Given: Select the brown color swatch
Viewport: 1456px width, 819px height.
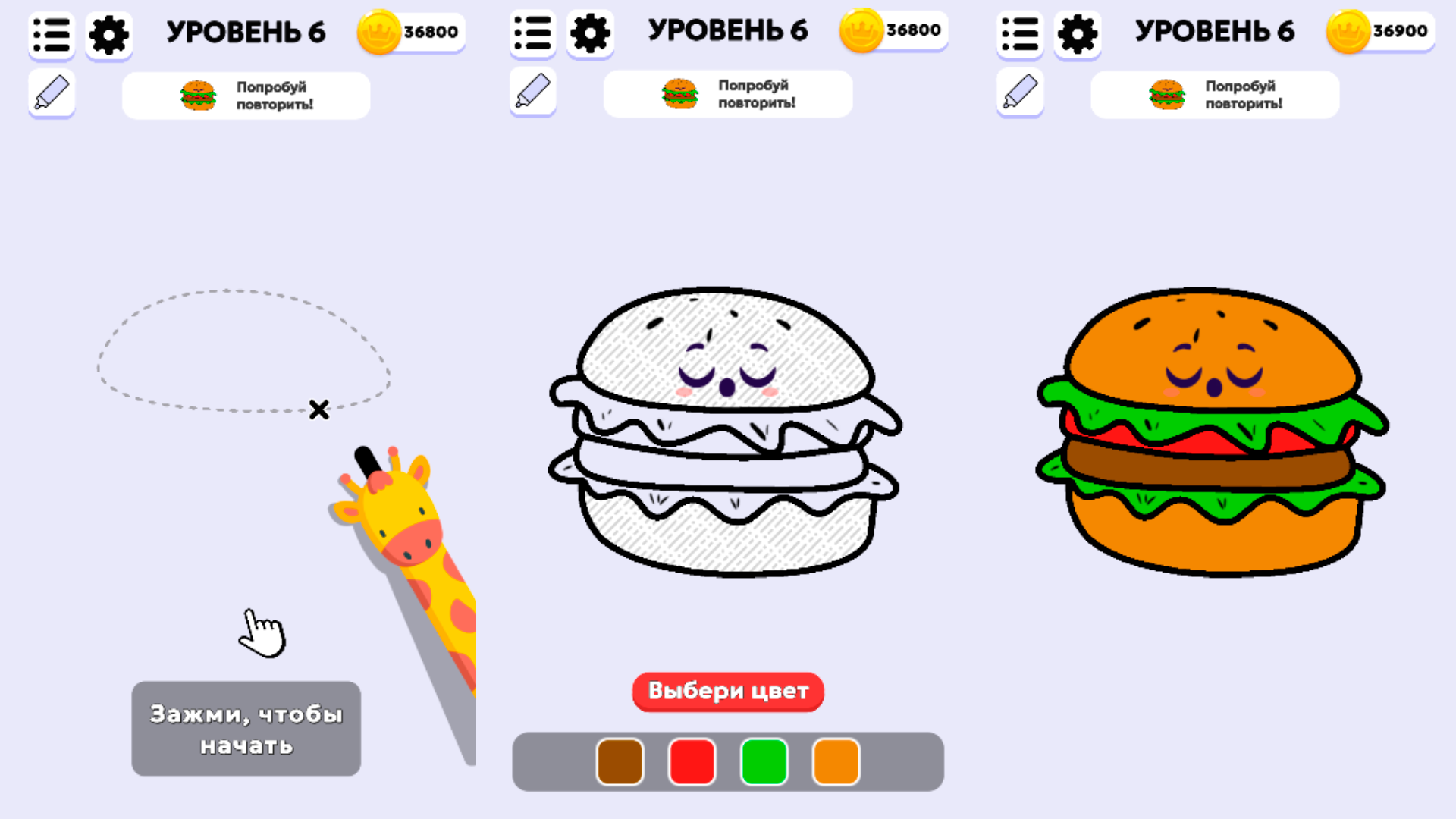Looking at the screenshot, I should pyautogui.click(x=619, y=762).
